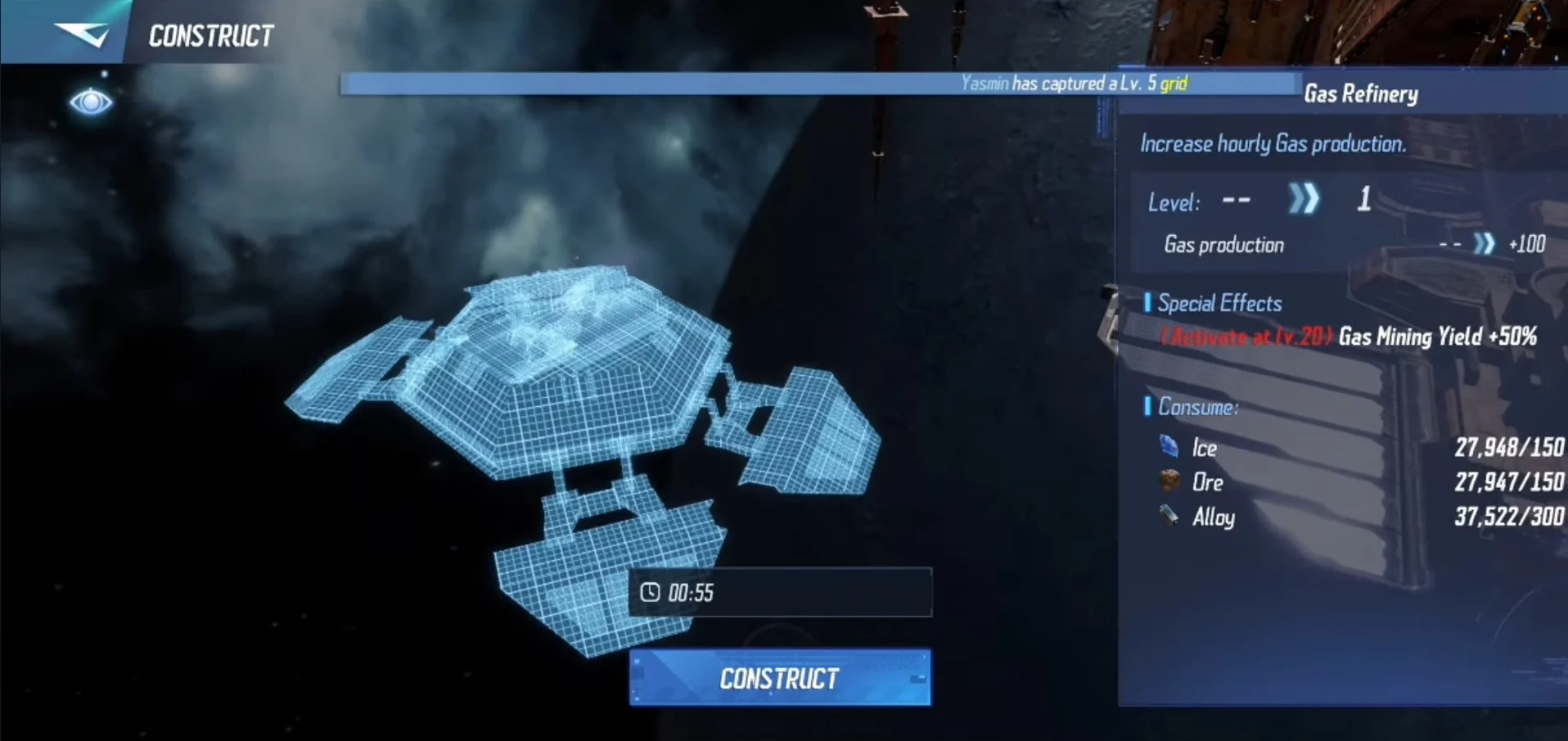Click the blue CONSTRUCT button
This screenshot has height=741, width=1568.
tap(779, 678)
